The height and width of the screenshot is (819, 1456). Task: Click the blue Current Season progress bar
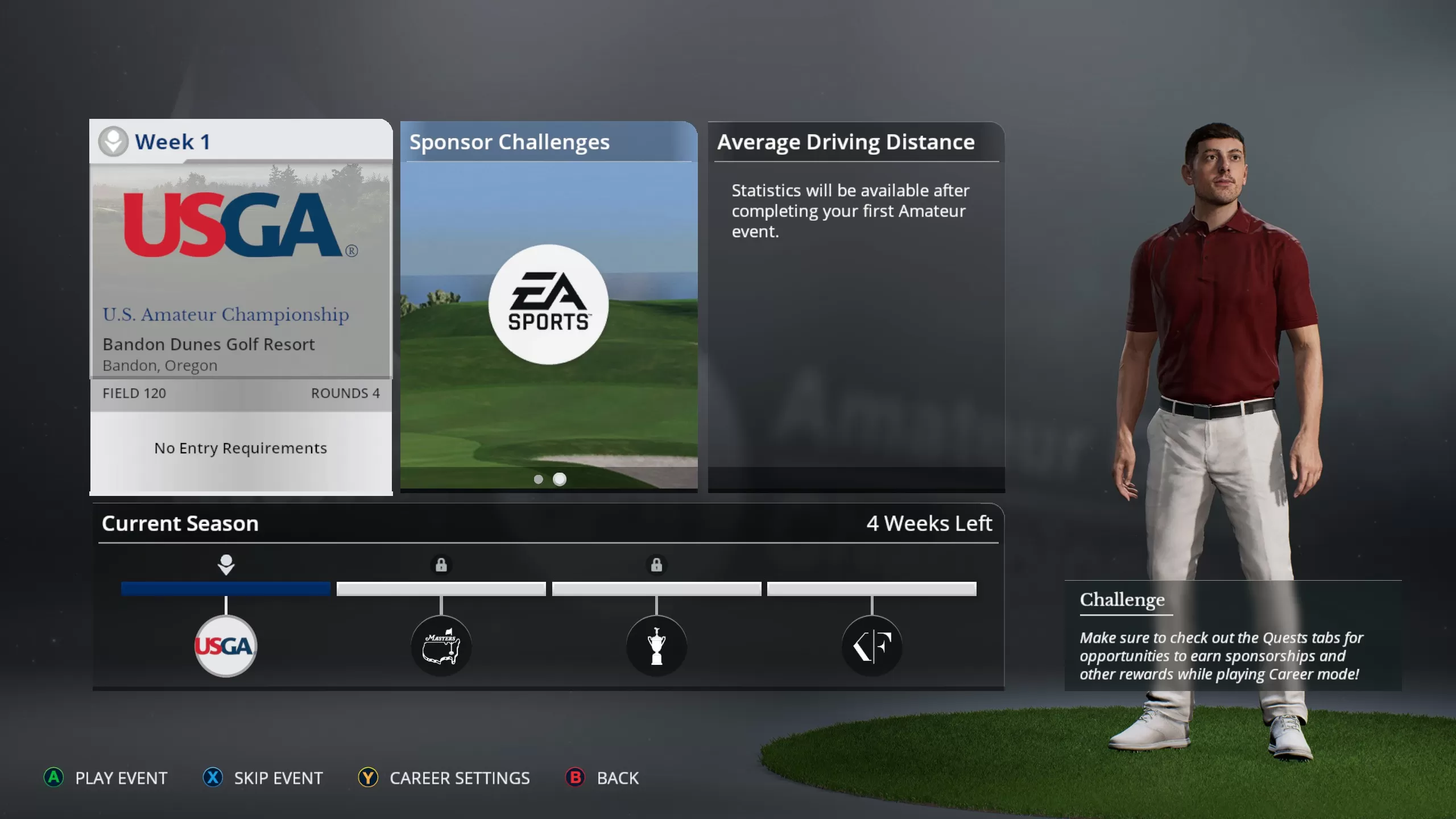point(225,589)
